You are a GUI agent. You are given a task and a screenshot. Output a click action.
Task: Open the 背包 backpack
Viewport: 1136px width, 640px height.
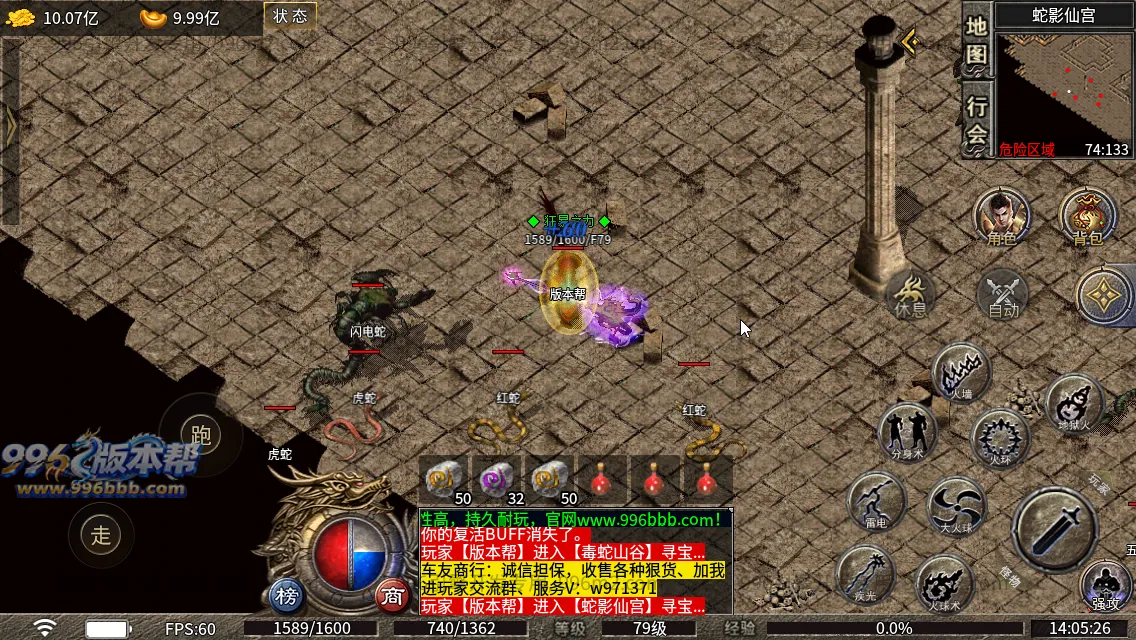point(1087,214)
